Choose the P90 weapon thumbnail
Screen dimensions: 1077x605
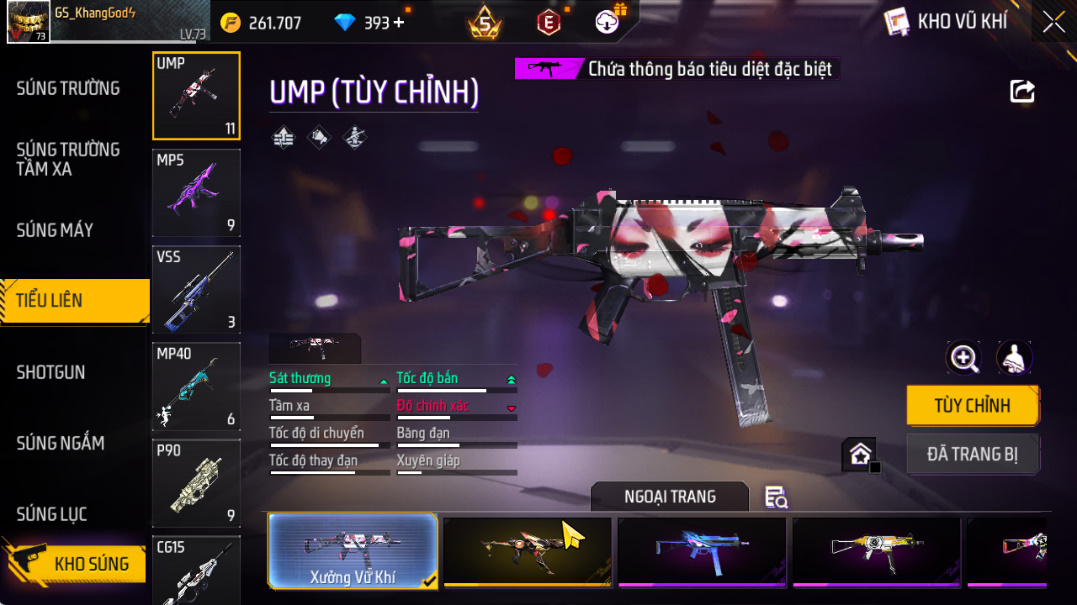[x=196, y=483]
